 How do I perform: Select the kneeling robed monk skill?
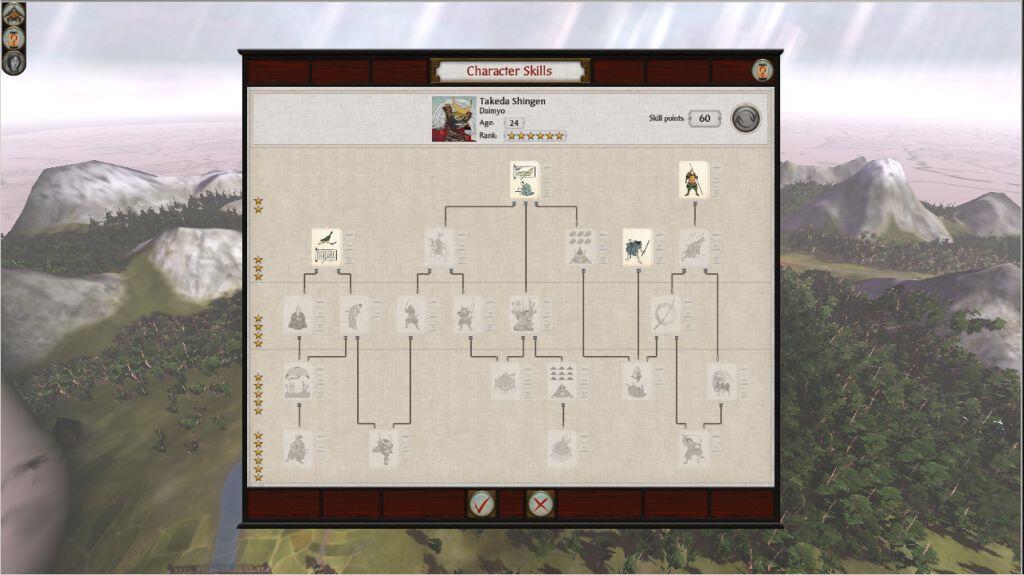click(x=298, y=314)
